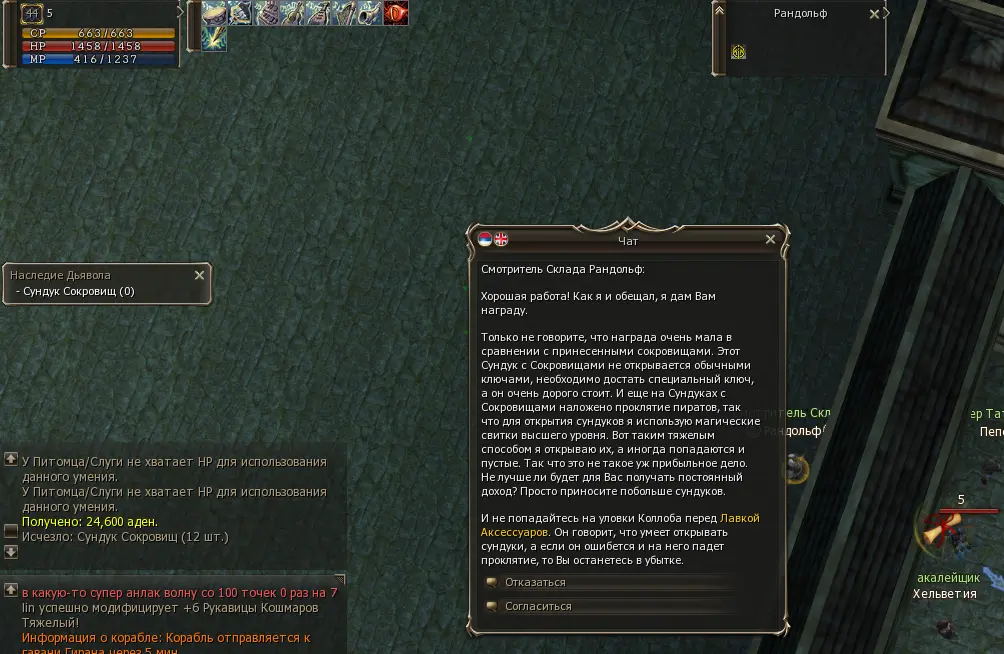Click the Serbian flag language icon

click(x=485, y=239)
